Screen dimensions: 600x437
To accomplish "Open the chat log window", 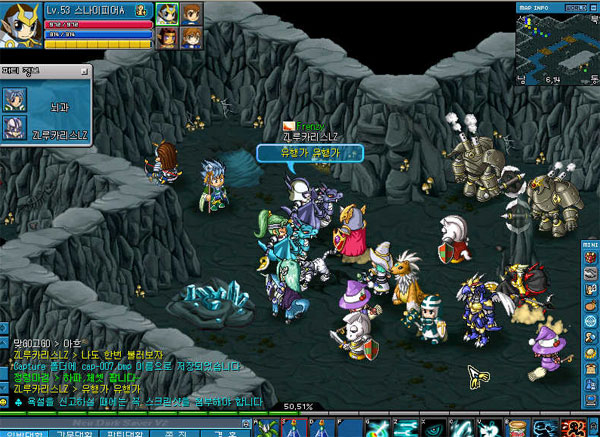I will 130,370.
